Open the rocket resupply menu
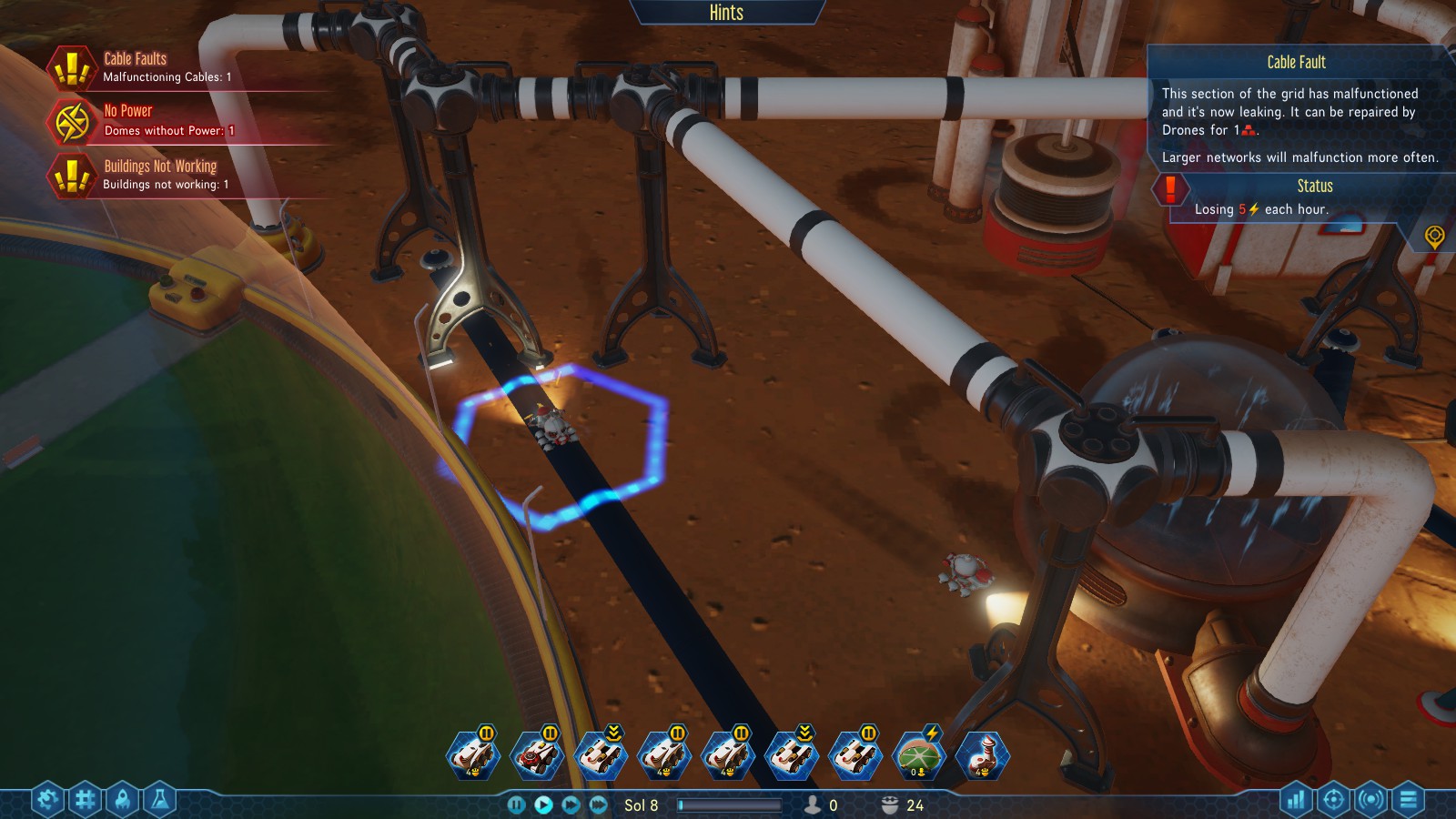Image resolution: width=1456 pixels, height=819 pixels. coord(123,800)
